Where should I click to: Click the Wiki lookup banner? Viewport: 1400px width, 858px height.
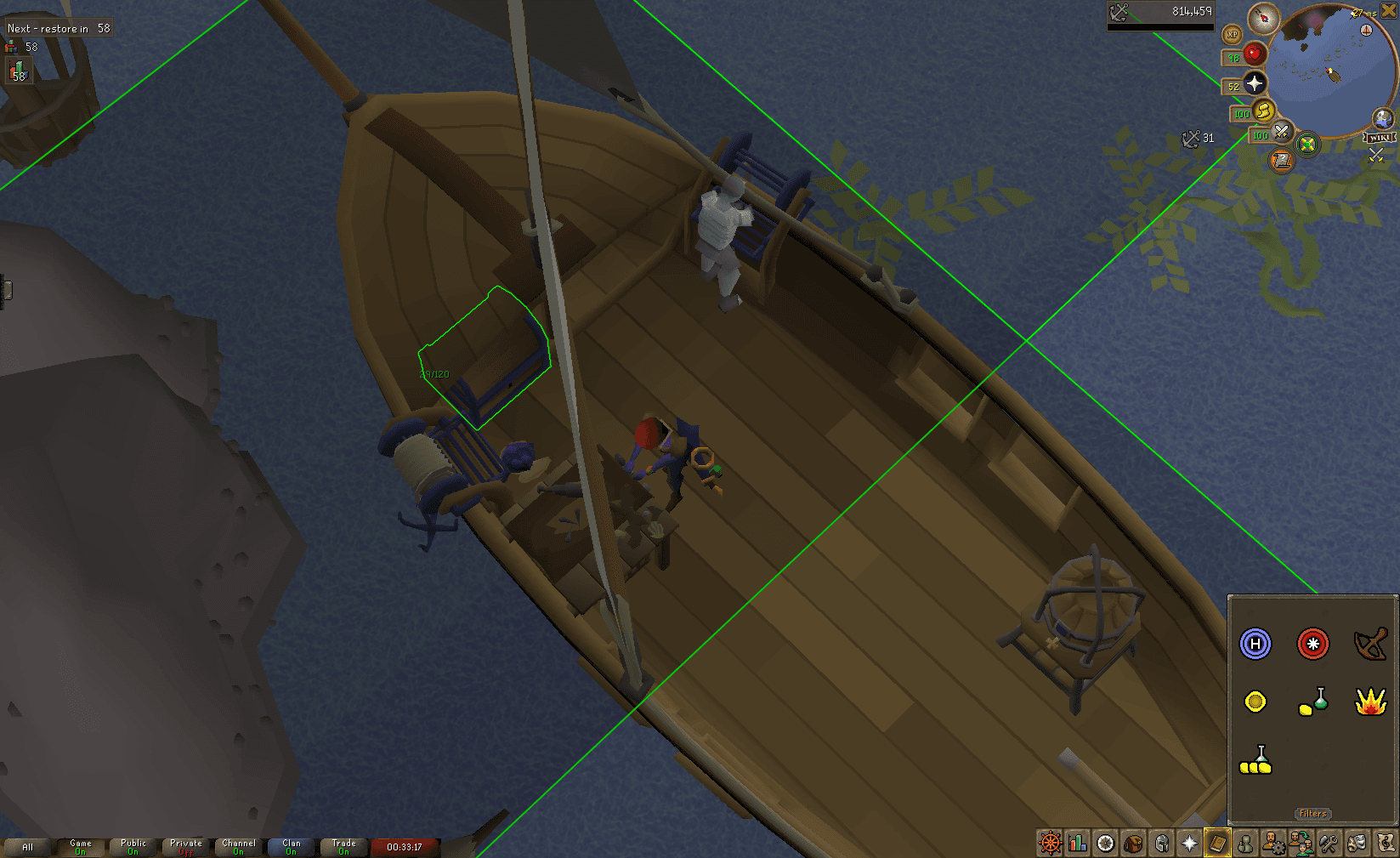pos(1378,137)
